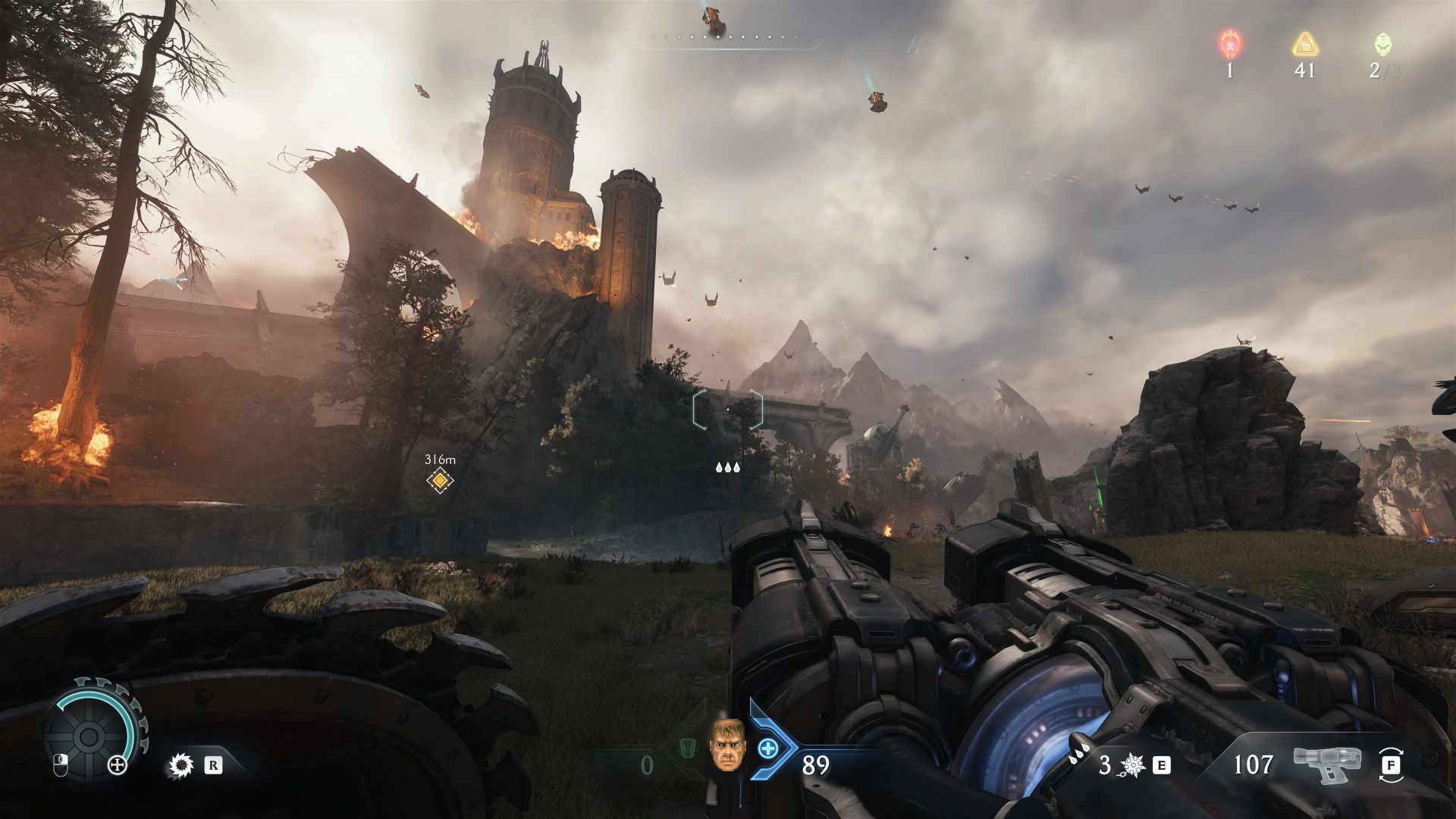Click the gold triangle currency icon
Screen dimensions: 1456x819
[1304, 44]
